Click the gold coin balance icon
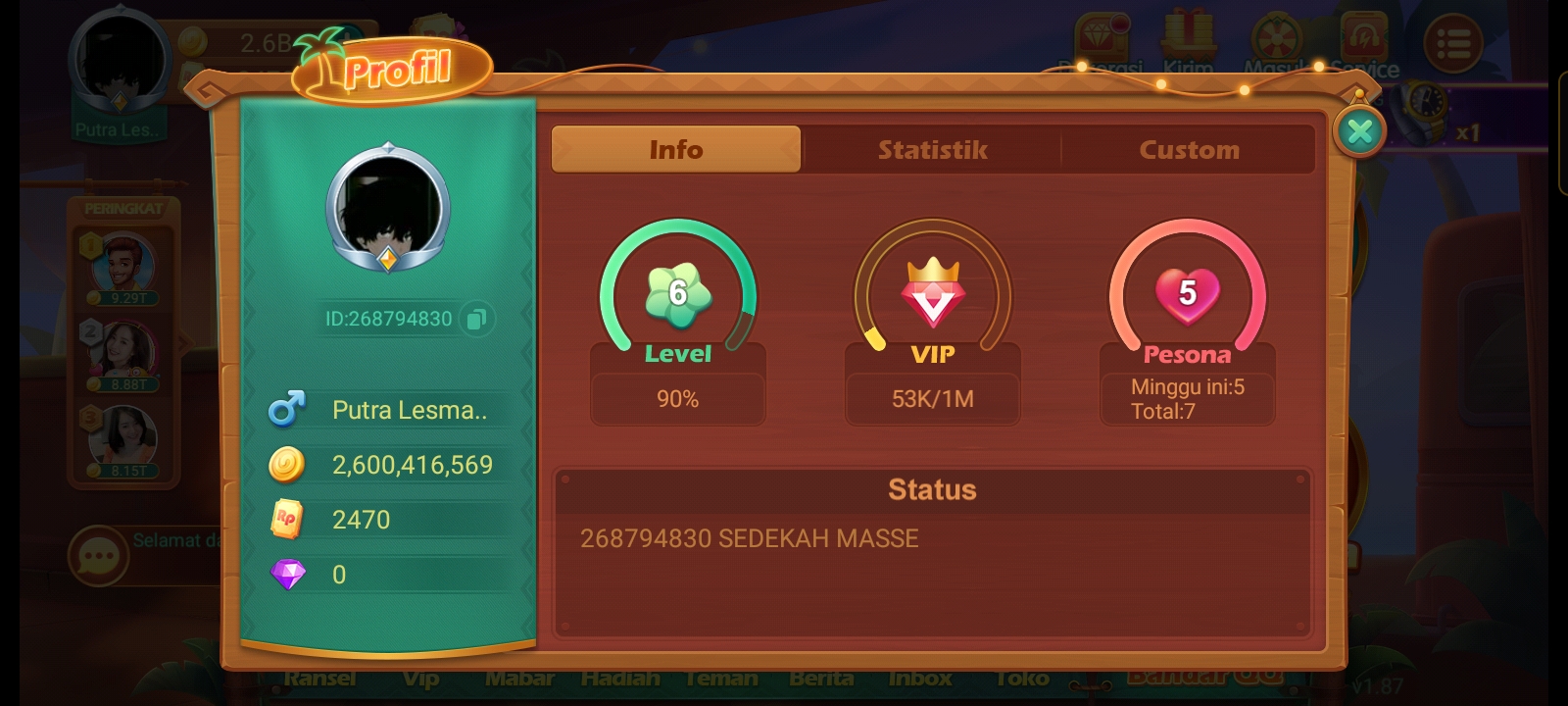 [x=285, y=465]
